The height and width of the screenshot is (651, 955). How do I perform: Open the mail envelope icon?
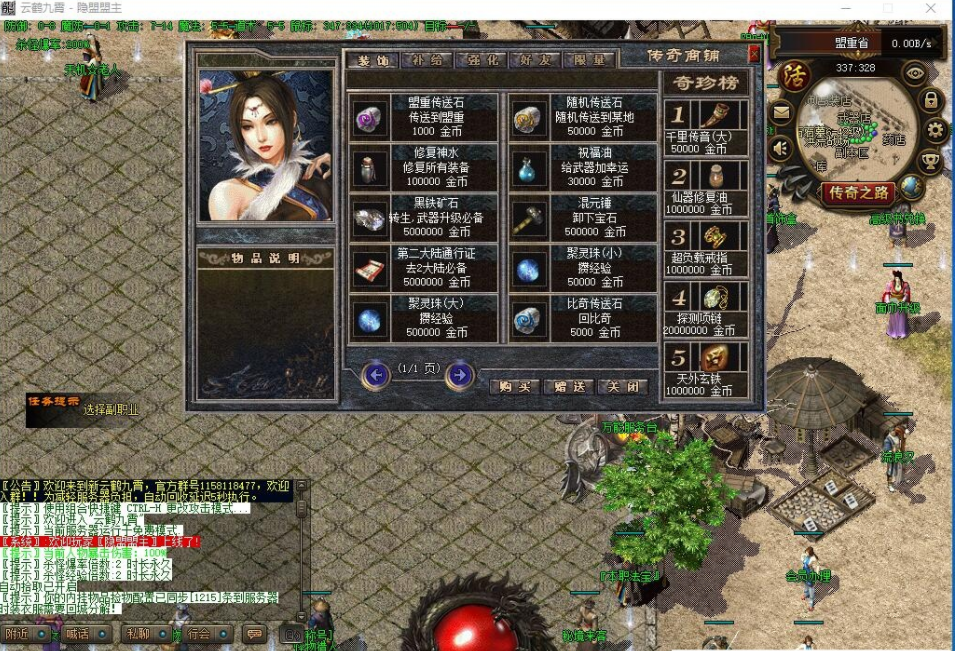click(x=781, y=112)
